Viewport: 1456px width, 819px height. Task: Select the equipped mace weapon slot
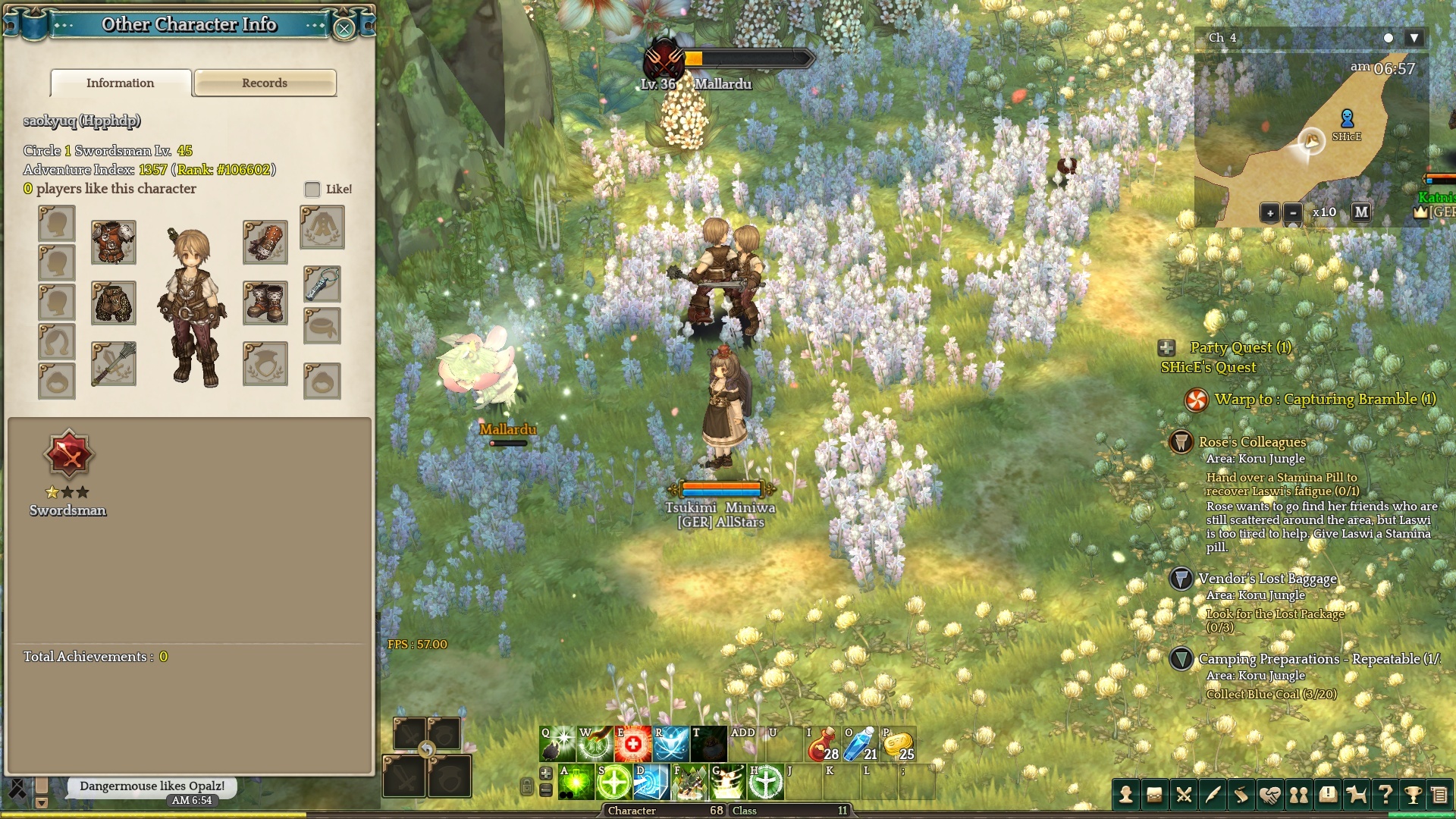click(114, 363)
